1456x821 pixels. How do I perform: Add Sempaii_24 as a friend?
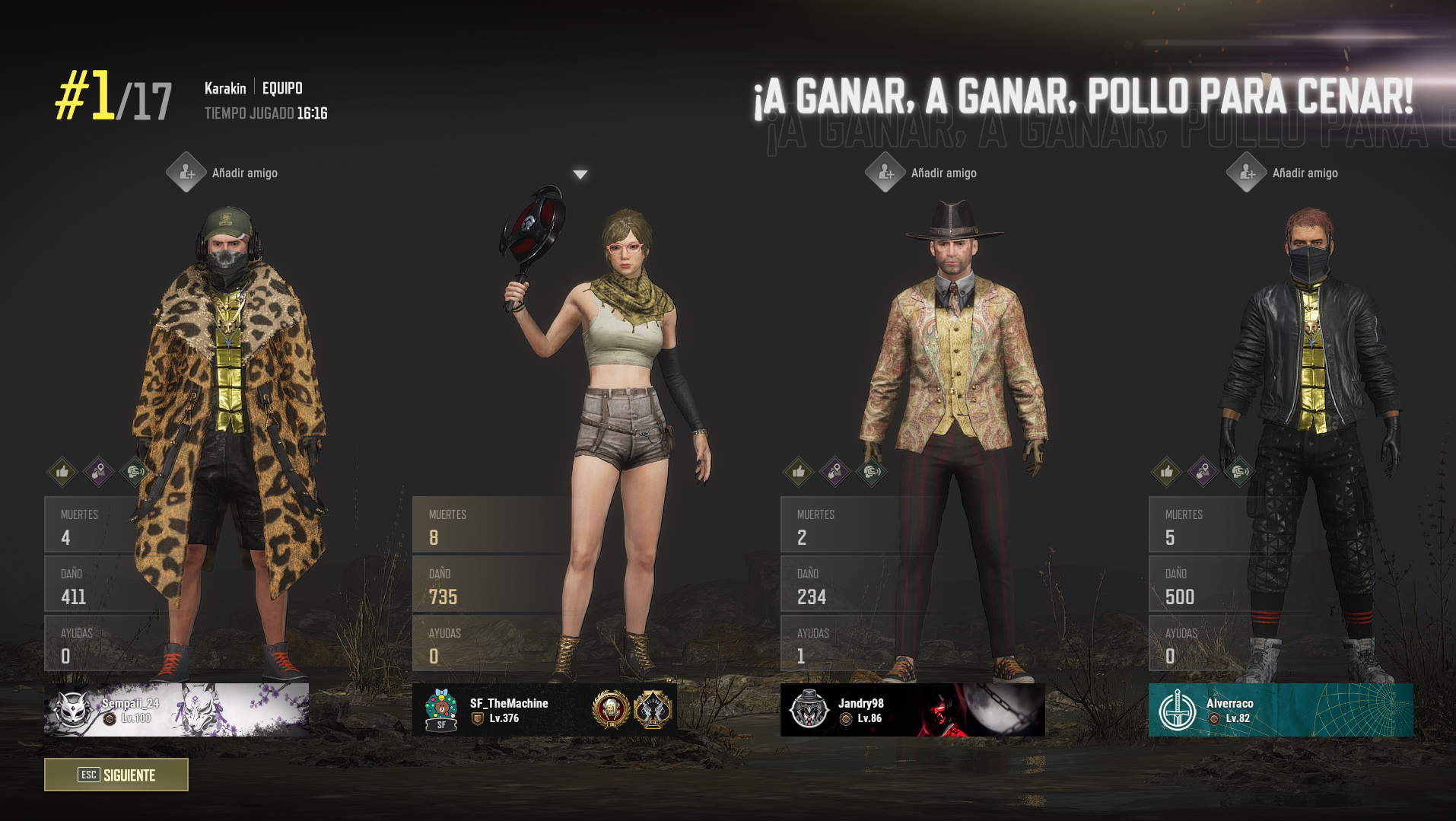click(x=186, y=173)
